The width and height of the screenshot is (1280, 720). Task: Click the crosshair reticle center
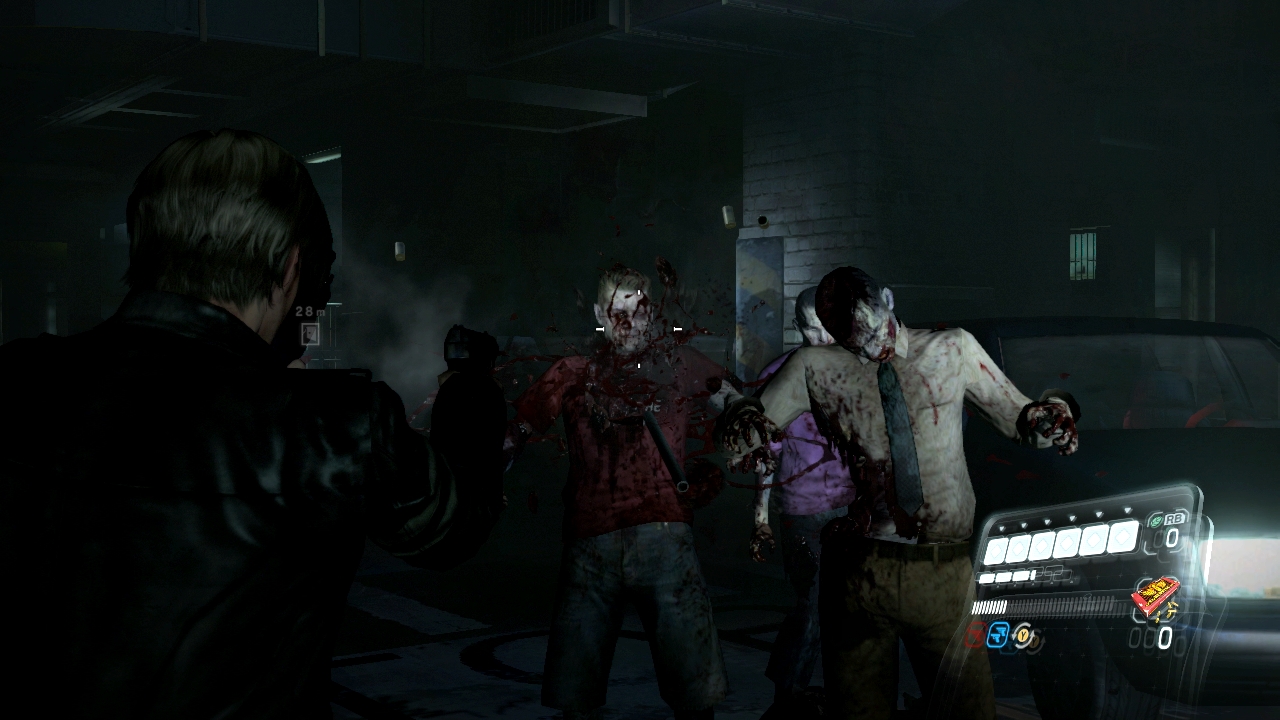point(637,330)
